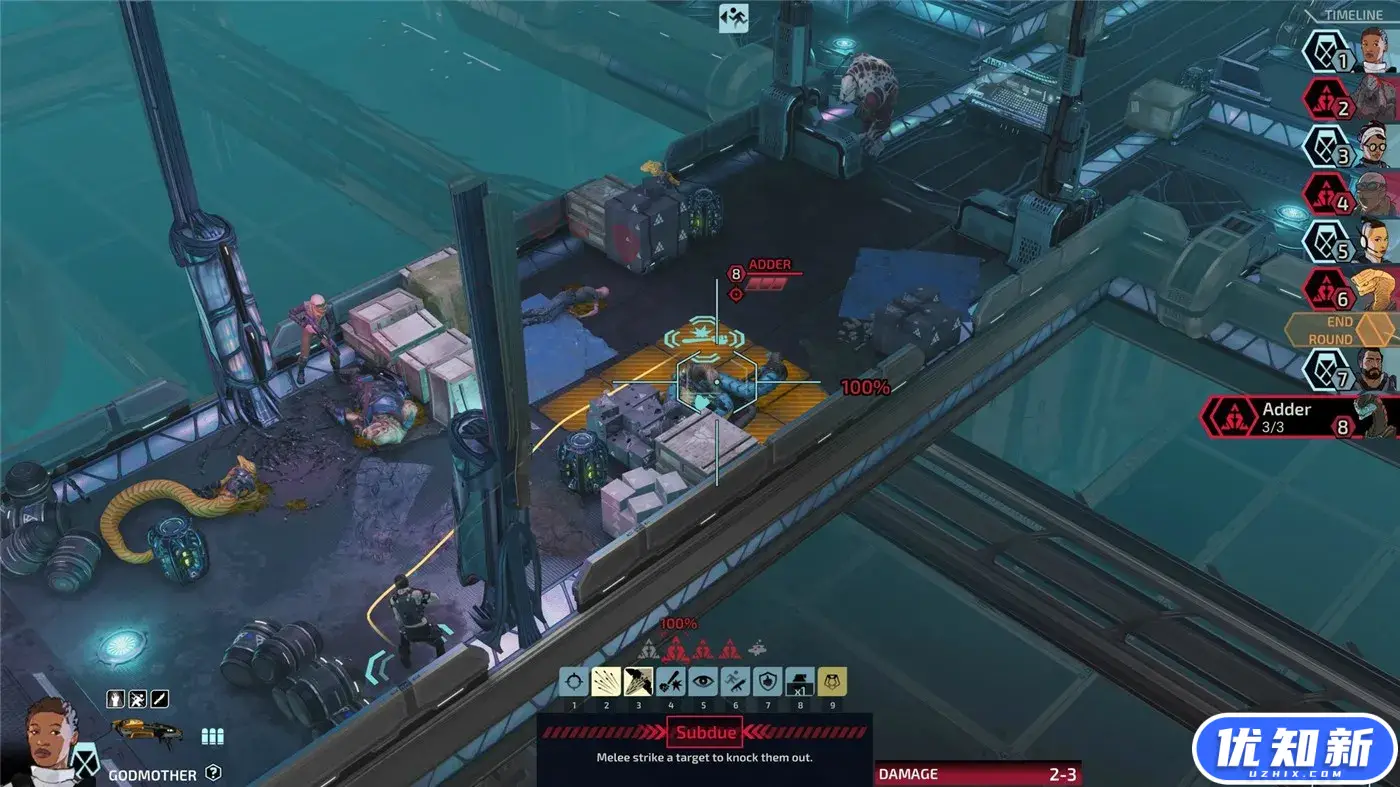Activate the eye overwatch ability in slot 5
1400x787 pixels.
[x=703, y=682]
